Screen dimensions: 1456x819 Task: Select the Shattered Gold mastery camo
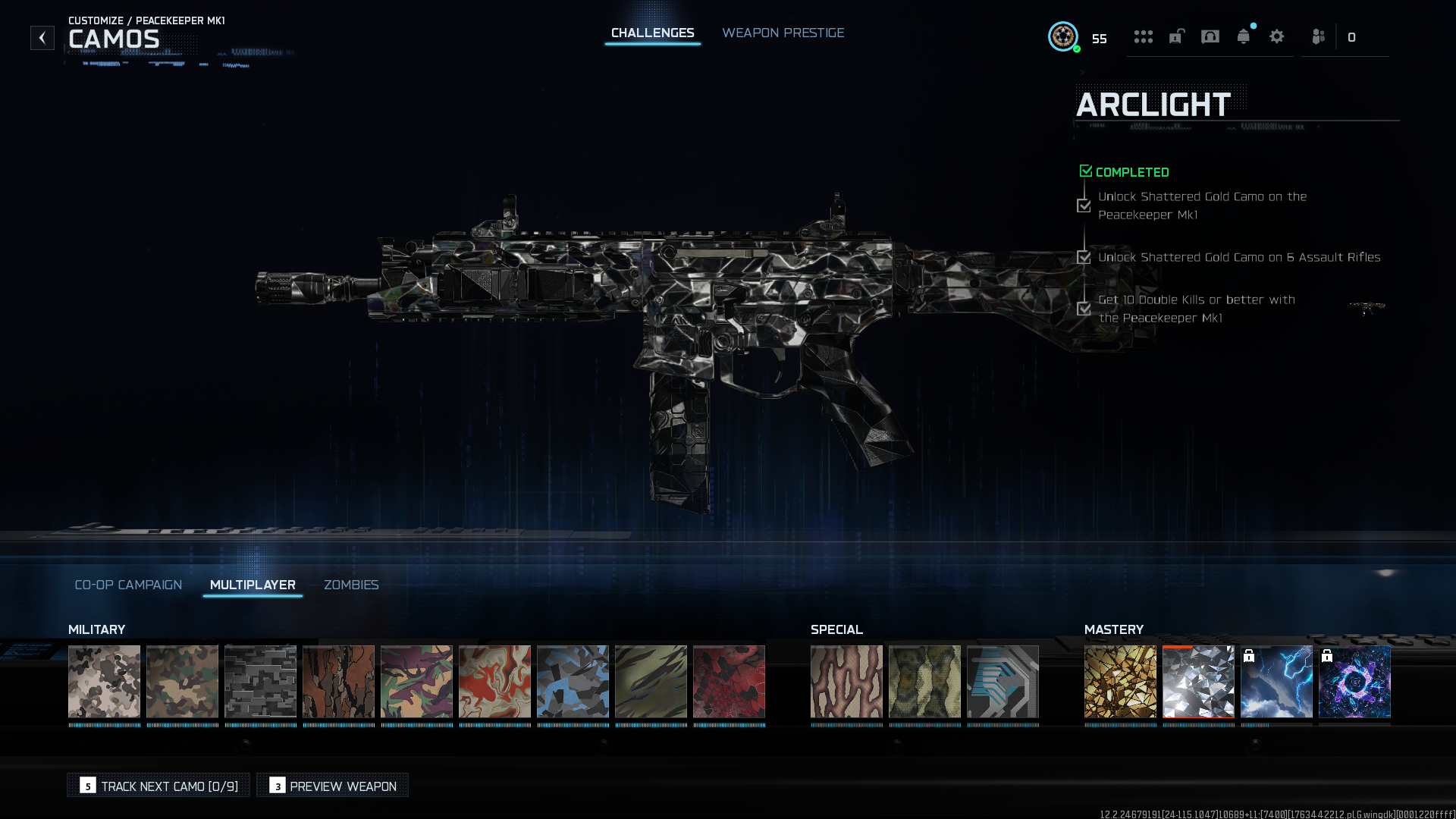1120,681
